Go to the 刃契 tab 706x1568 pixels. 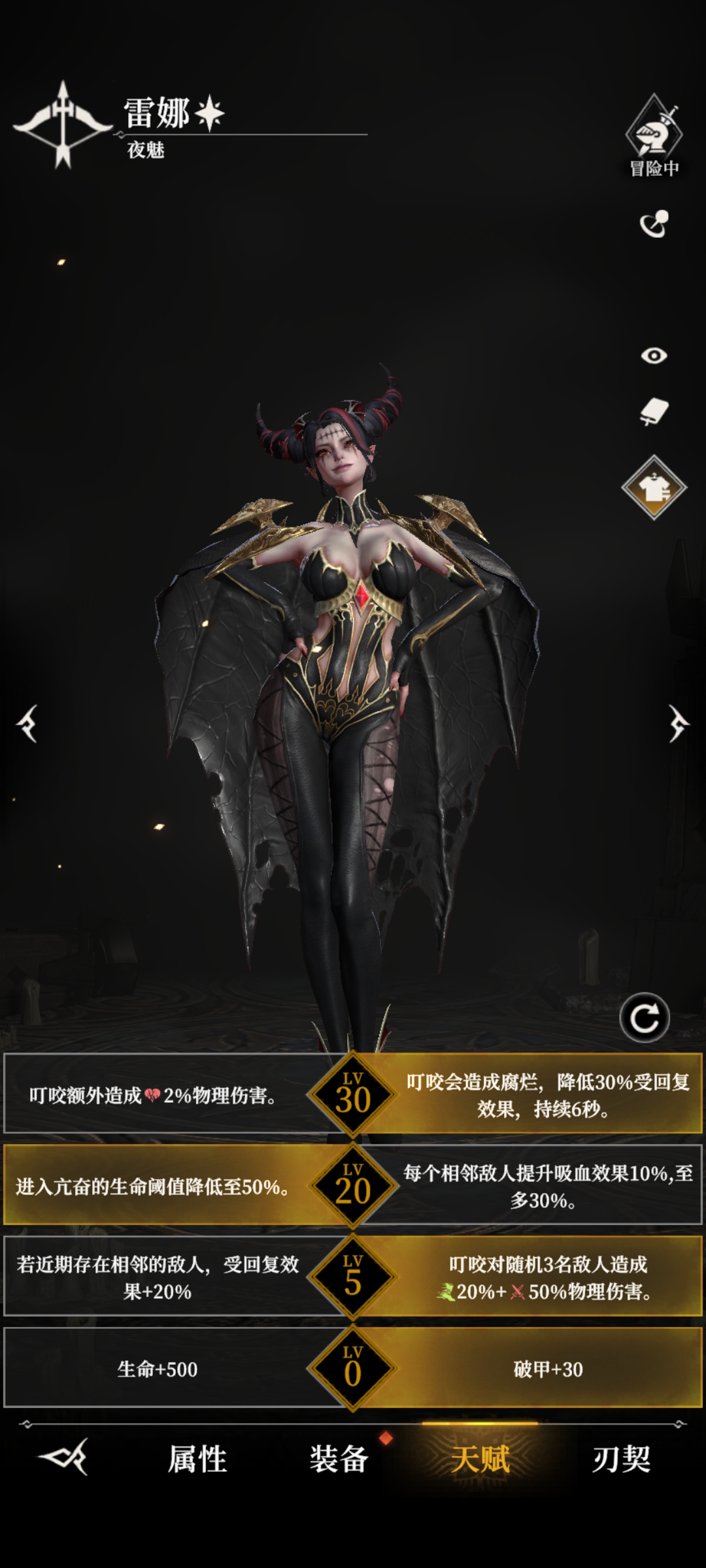[621, 1458]
